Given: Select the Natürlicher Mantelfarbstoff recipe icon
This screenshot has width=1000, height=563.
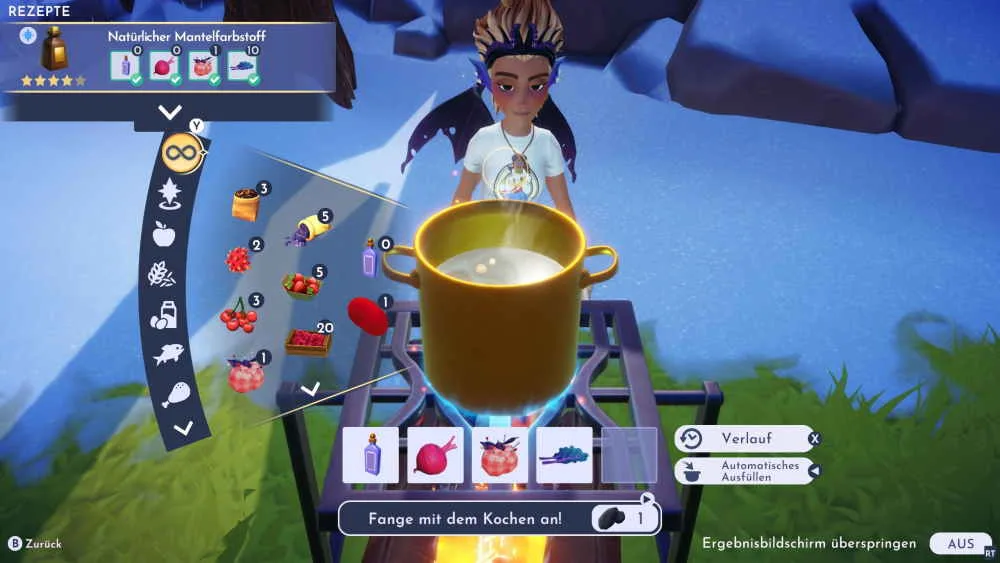Looking at the screenshot, I should pyautogui.click(x=54, y=50).
